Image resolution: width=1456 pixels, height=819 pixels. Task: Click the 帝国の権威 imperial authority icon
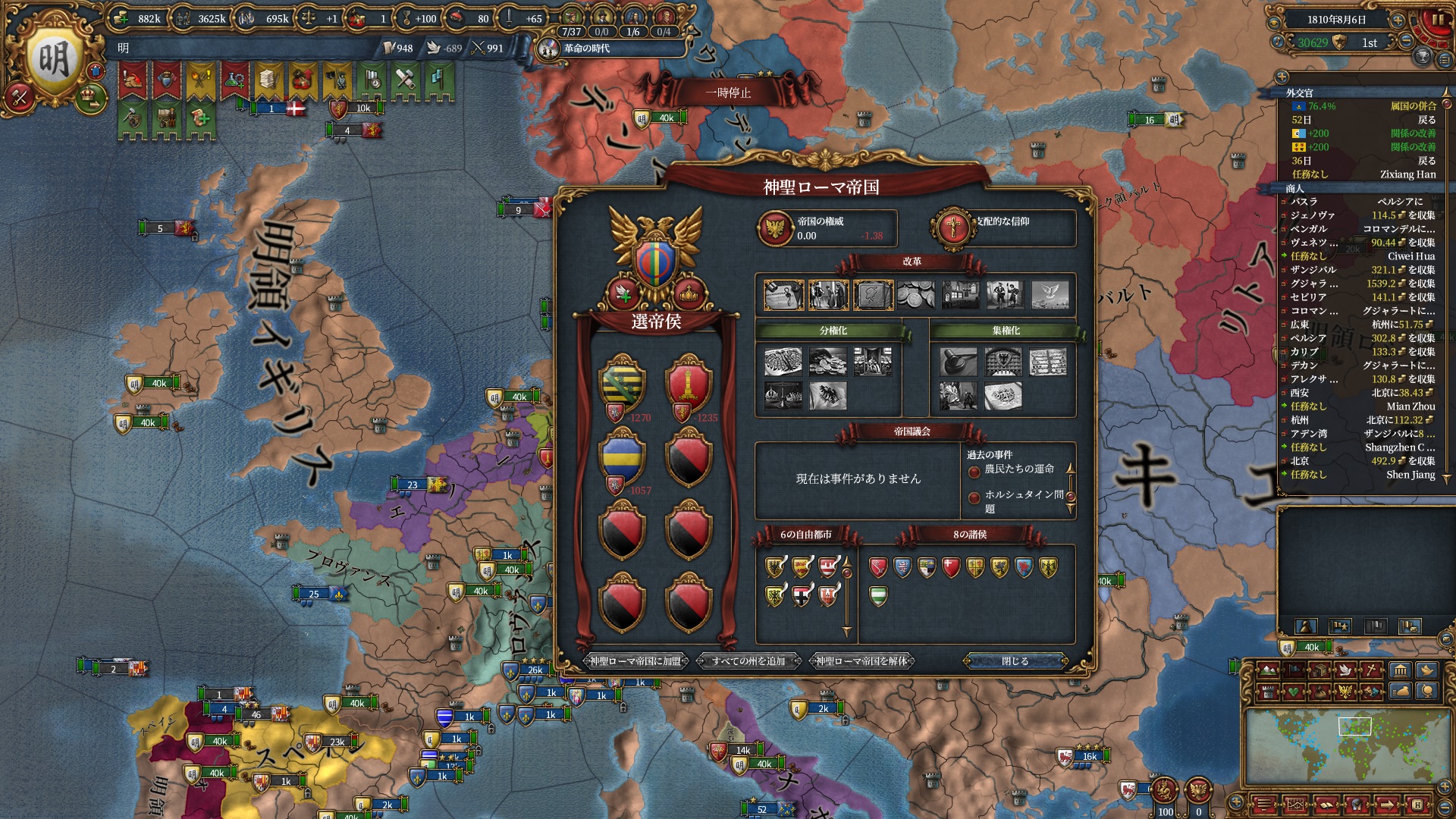click(775, 227)
